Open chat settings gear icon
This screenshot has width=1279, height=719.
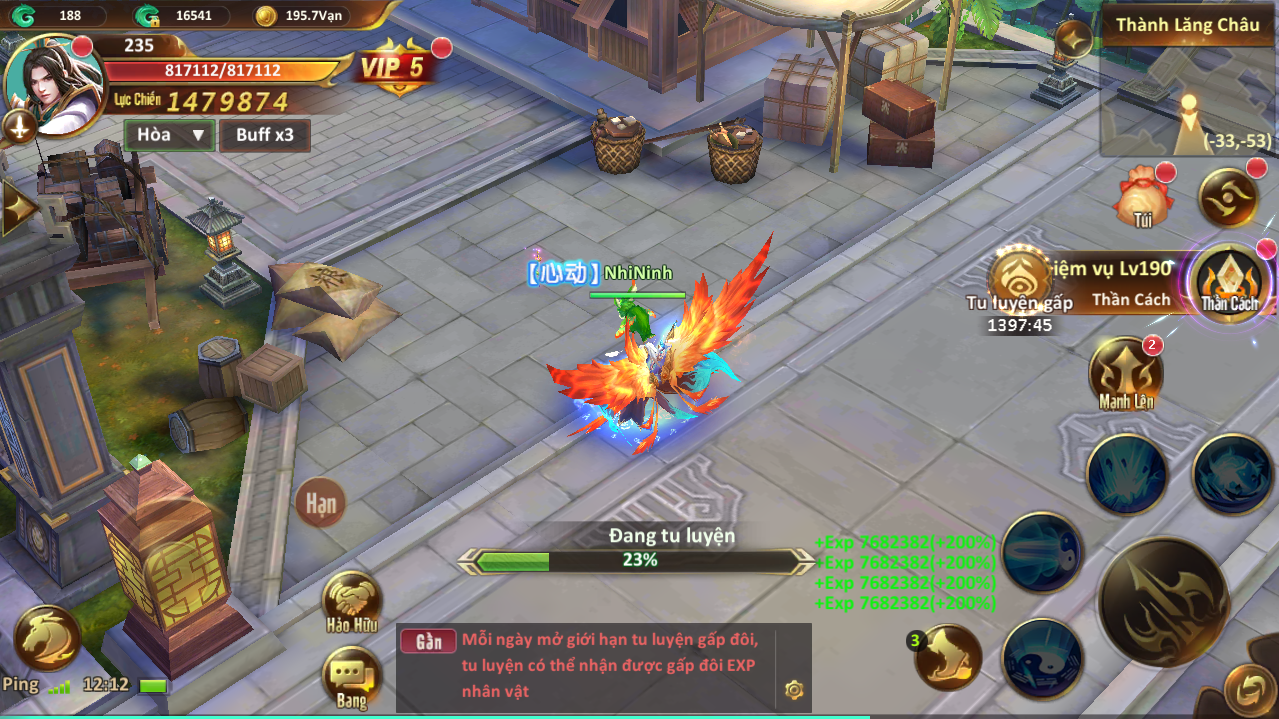794,688
